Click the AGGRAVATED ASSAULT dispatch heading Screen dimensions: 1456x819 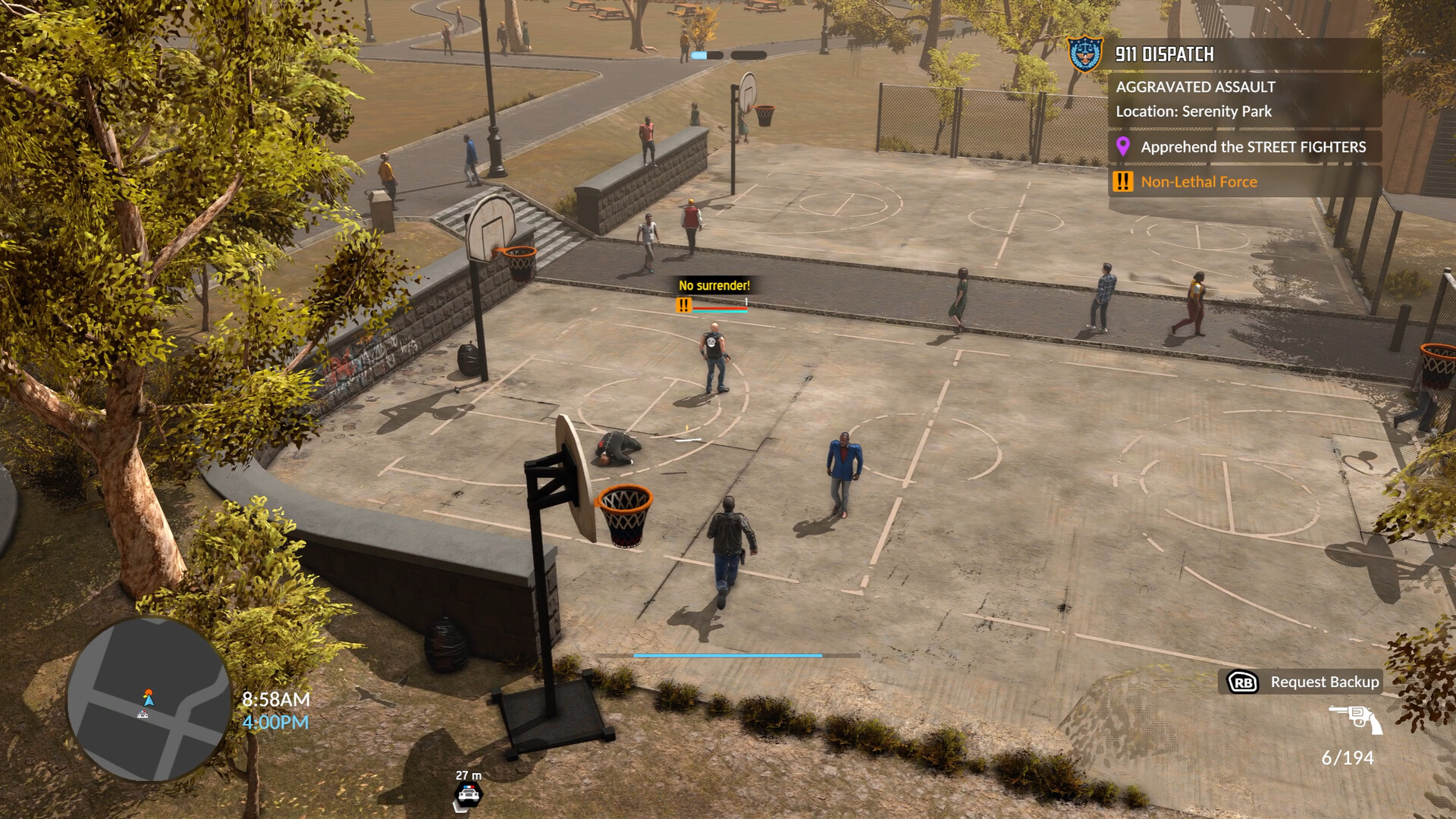pos(1194,87)
